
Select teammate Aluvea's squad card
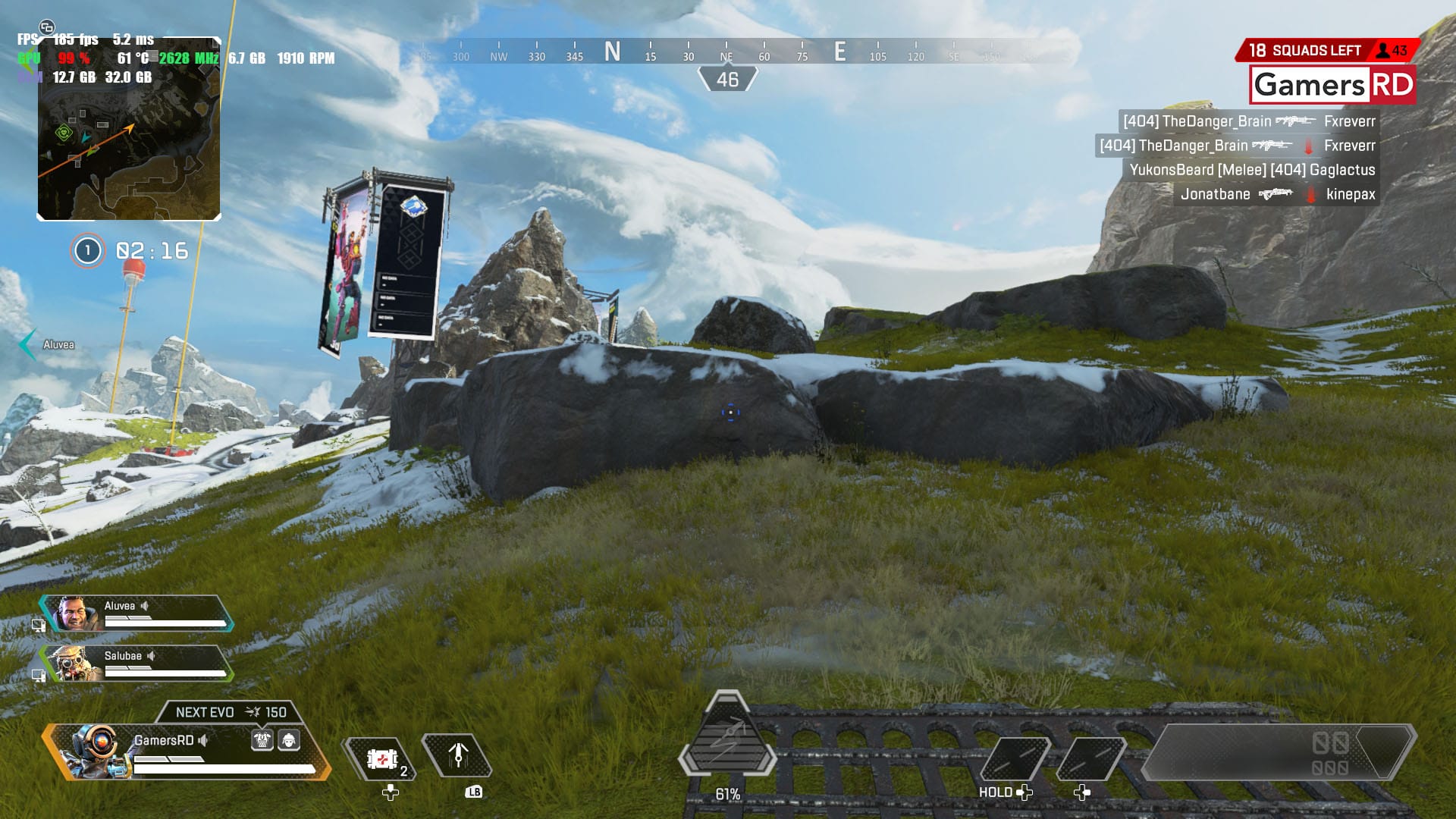tap(136, 613)
